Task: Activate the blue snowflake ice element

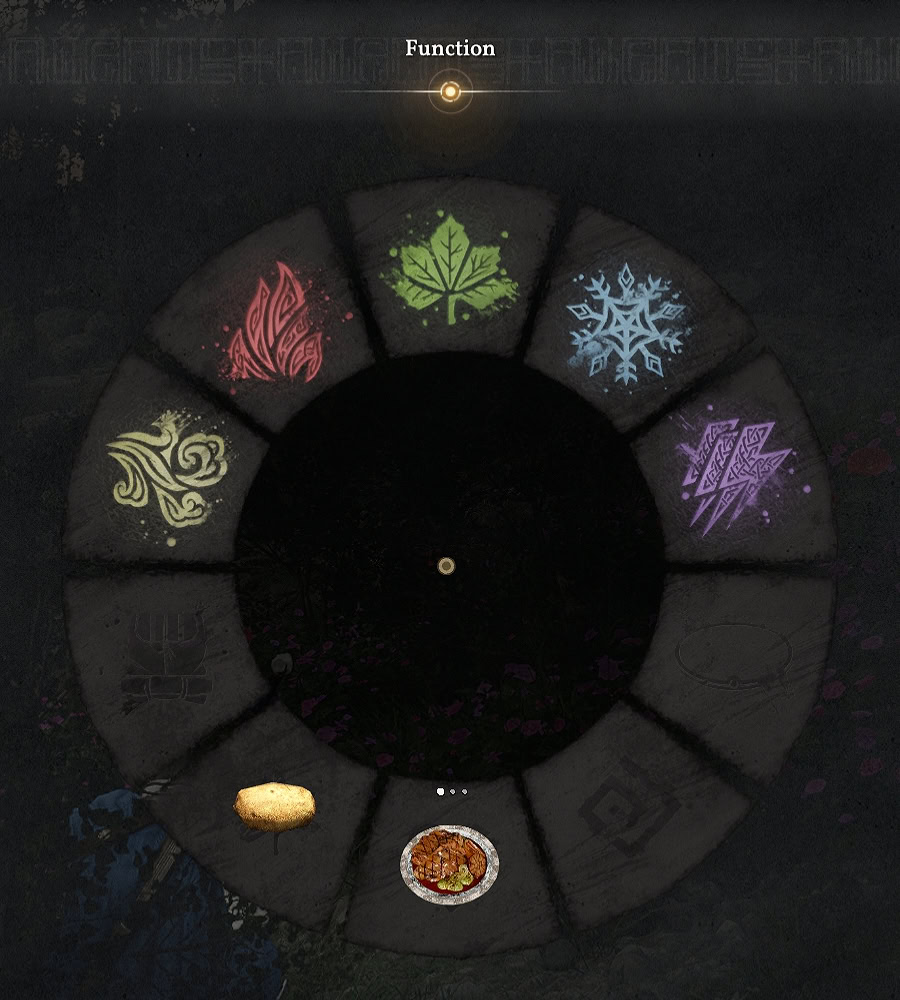Action: [x=626, y=323]
